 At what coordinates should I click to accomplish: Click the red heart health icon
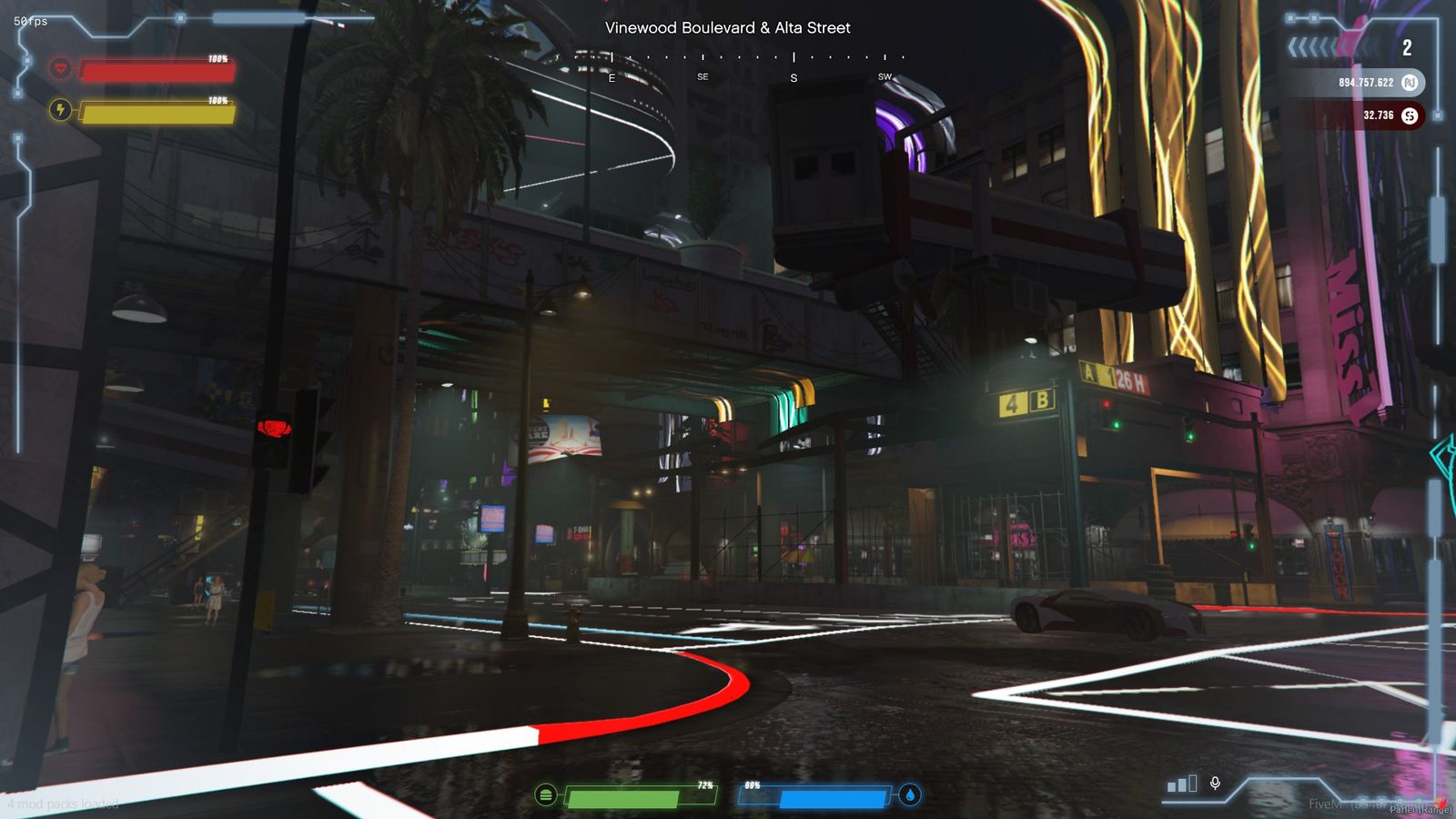(x=60, y=67)
